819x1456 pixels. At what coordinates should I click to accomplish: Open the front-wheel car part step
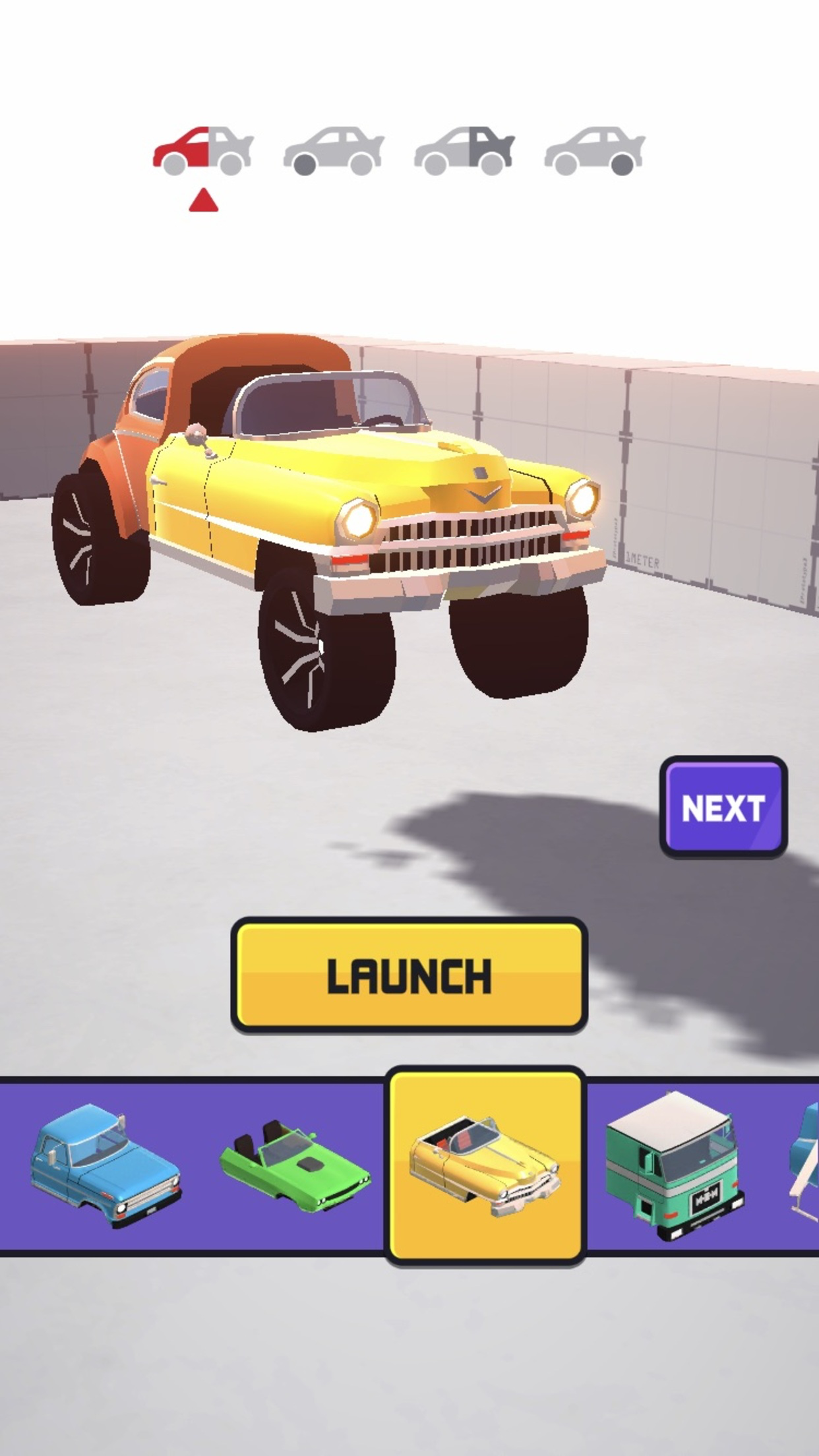pyautogui.click(x=334, y=150)
